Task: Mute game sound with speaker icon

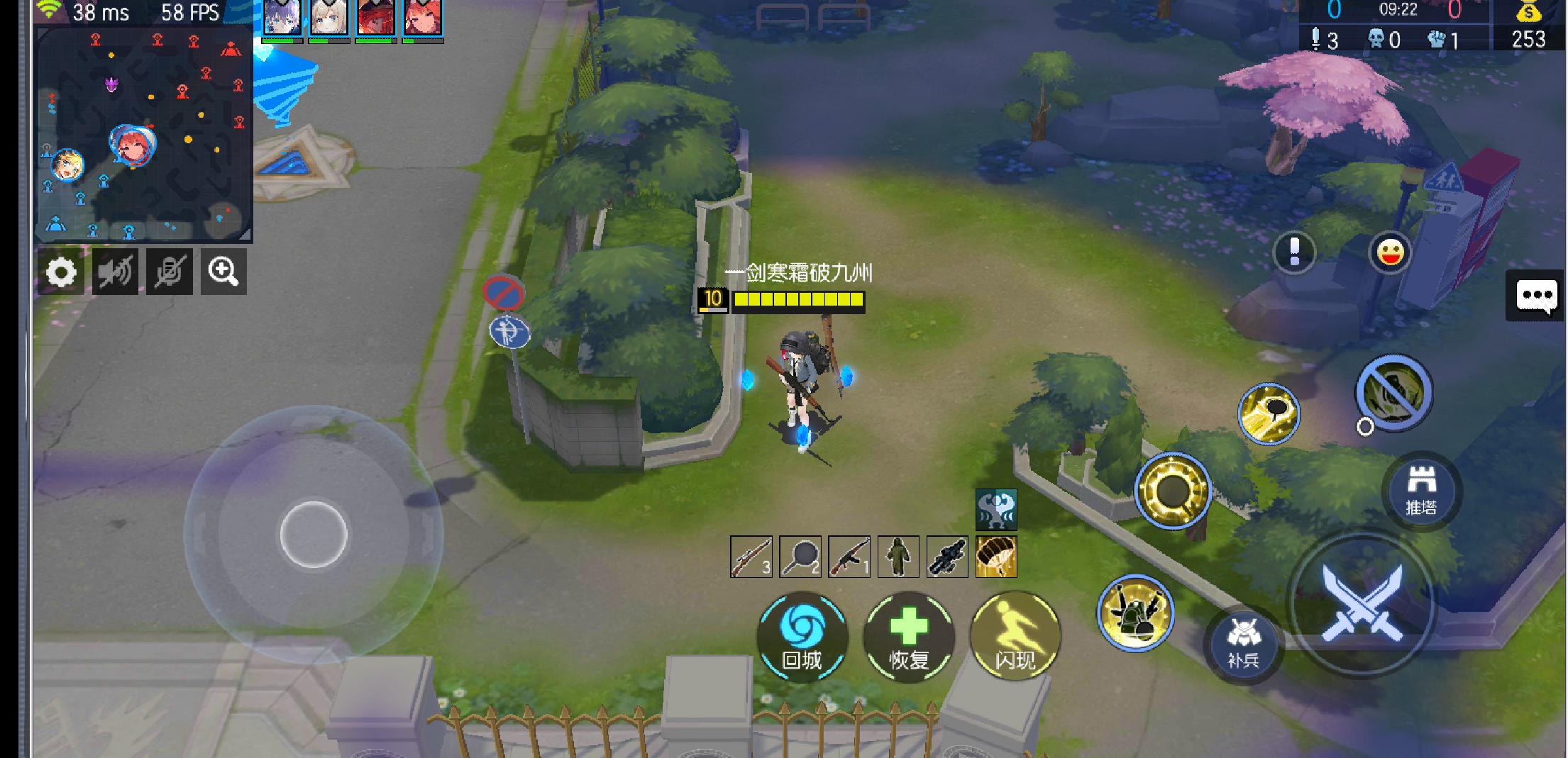Action: 115,271
